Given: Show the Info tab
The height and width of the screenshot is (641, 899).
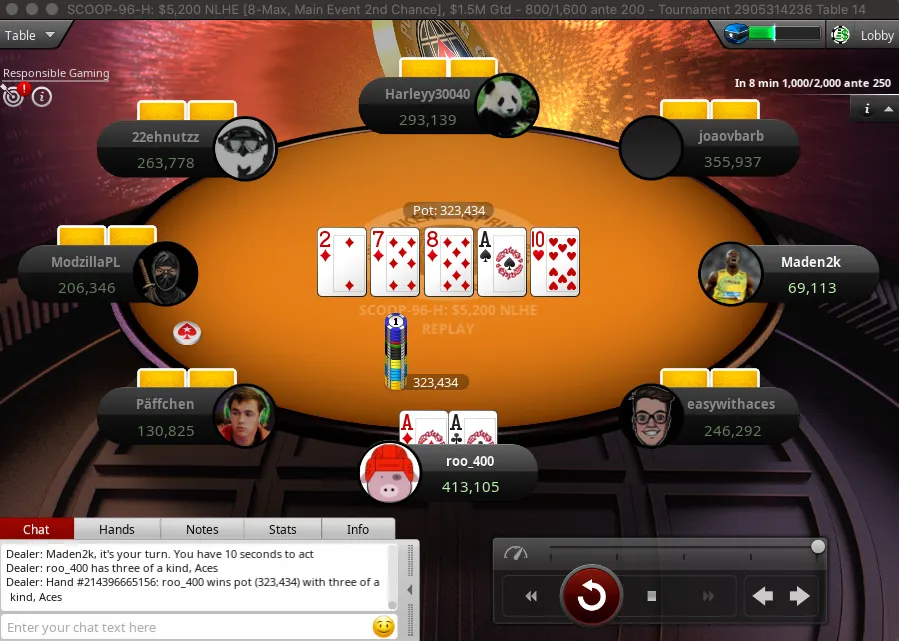Looking at the screenshot, I should tap(357, 529).
